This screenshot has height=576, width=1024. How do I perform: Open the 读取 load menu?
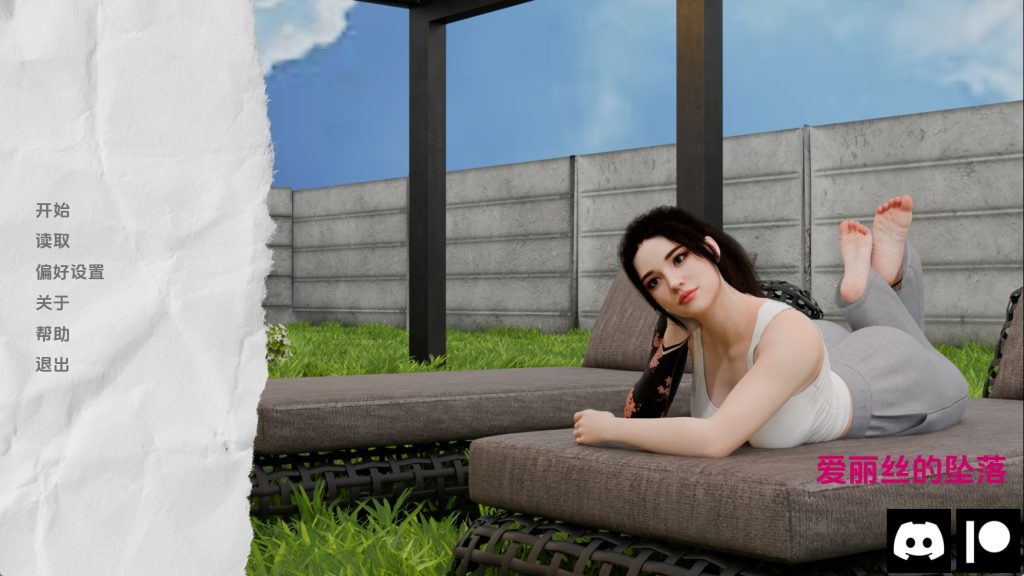(x=53, y=241)
